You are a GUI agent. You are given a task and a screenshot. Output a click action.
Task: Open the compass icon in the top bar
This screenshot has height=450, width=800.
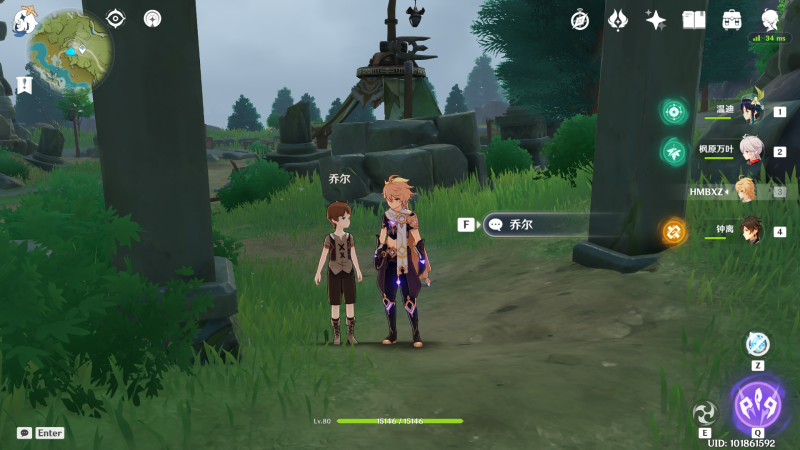pyautogui.click(x=580, y=20)
